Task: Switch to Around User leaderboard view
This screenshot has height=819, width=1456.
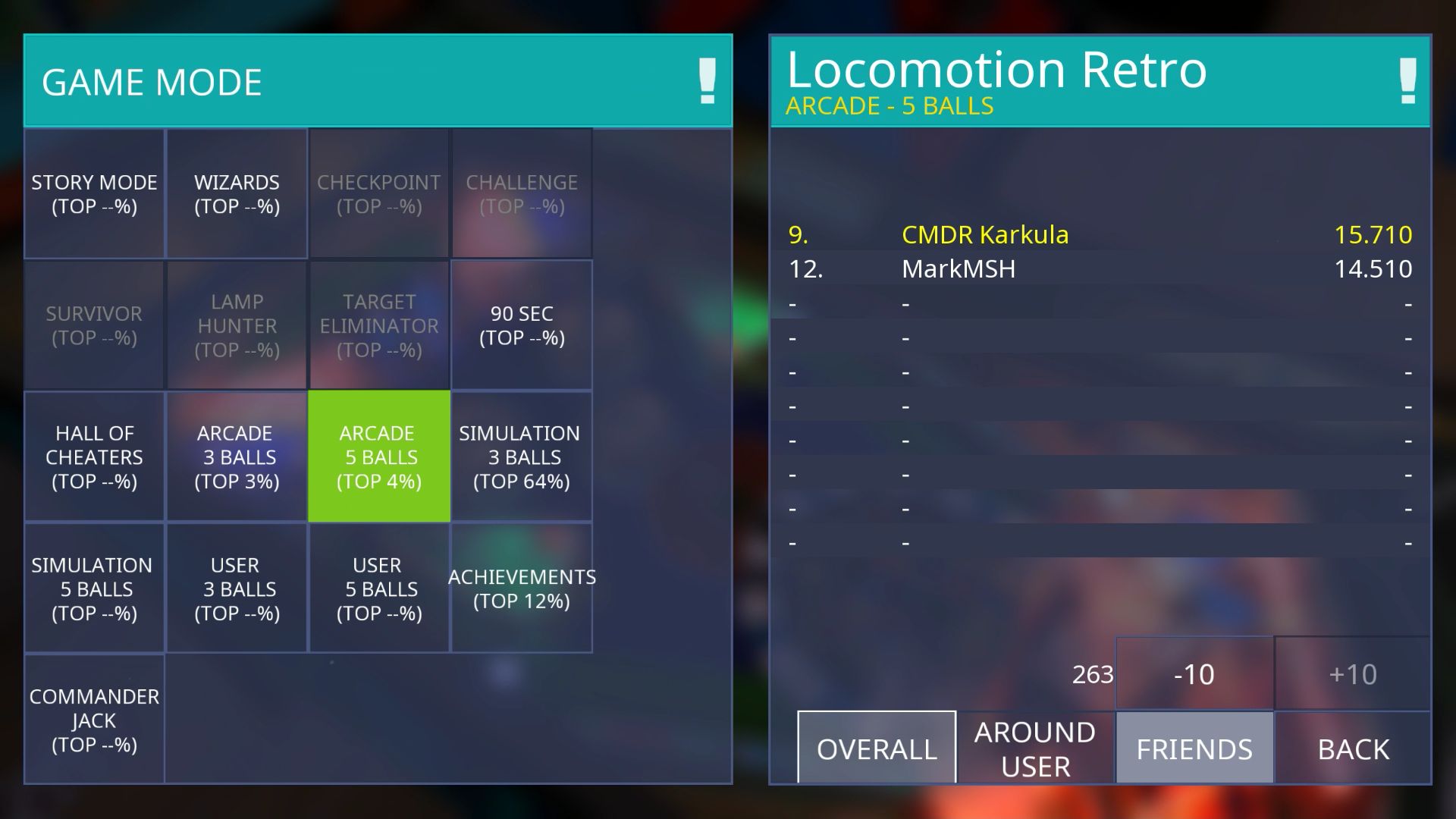Action: (x=1035, y=748)
